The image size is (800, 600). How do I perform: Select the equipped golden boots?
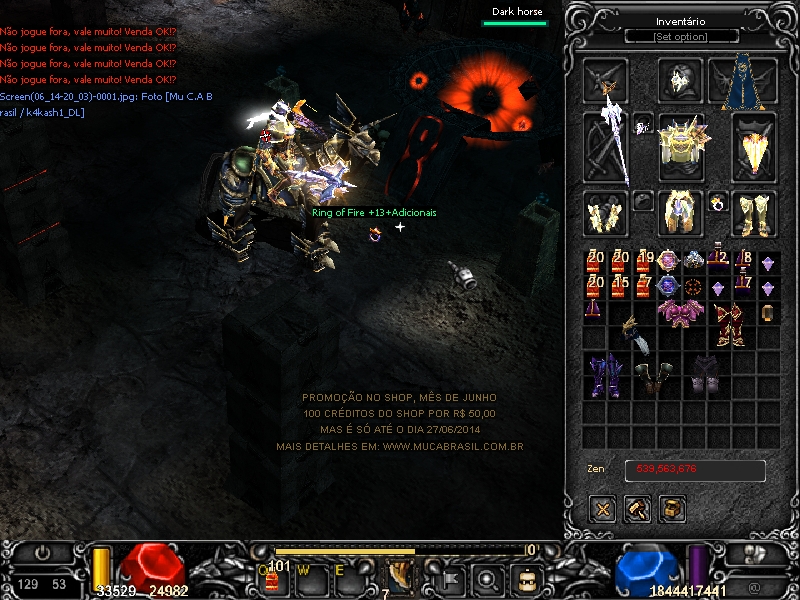[754, 213]
